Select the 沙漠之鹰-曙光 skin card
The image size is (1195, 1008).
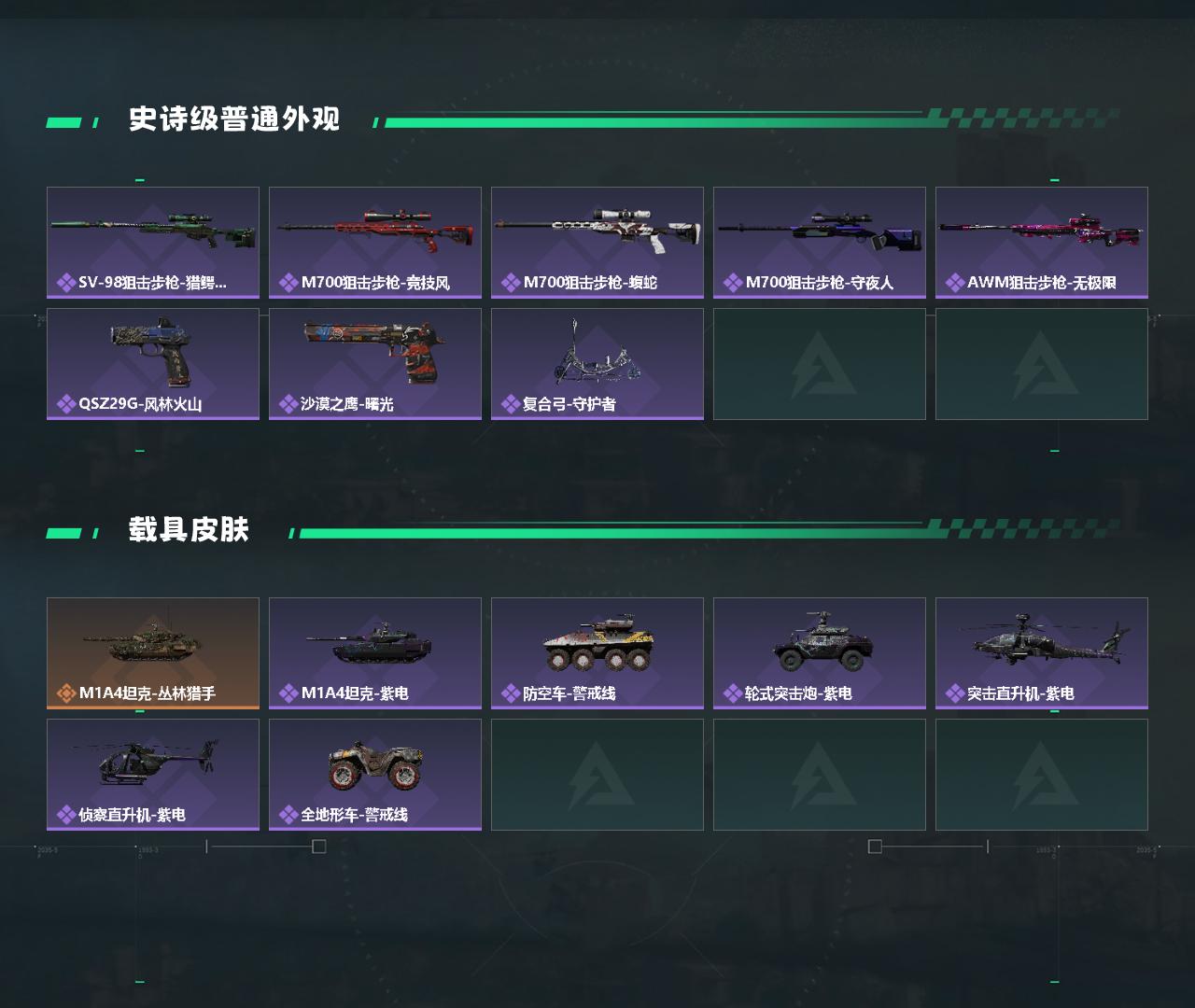coord(374,362)
